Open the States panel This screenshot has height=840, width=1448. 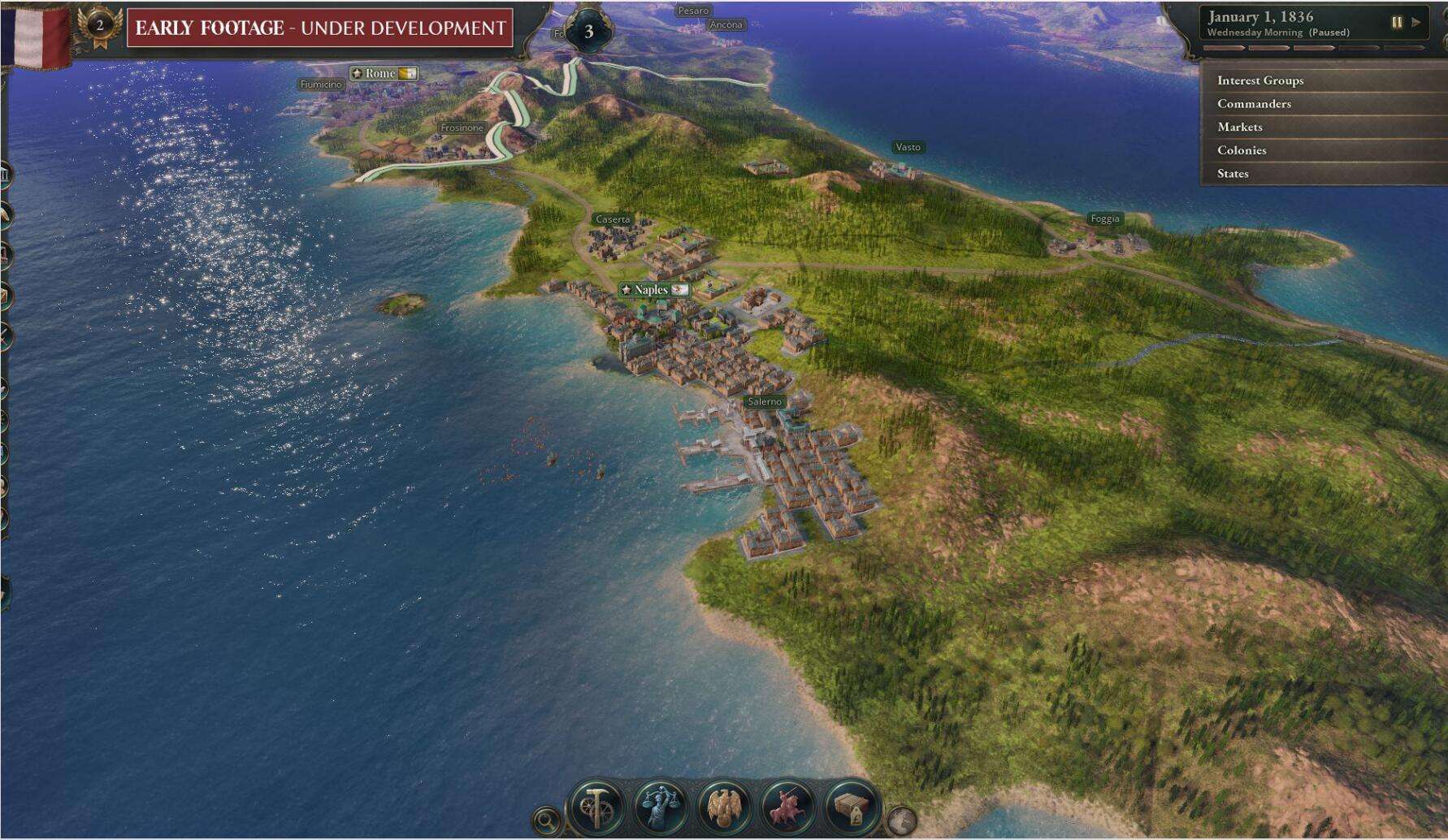(x=1233, y=174)
